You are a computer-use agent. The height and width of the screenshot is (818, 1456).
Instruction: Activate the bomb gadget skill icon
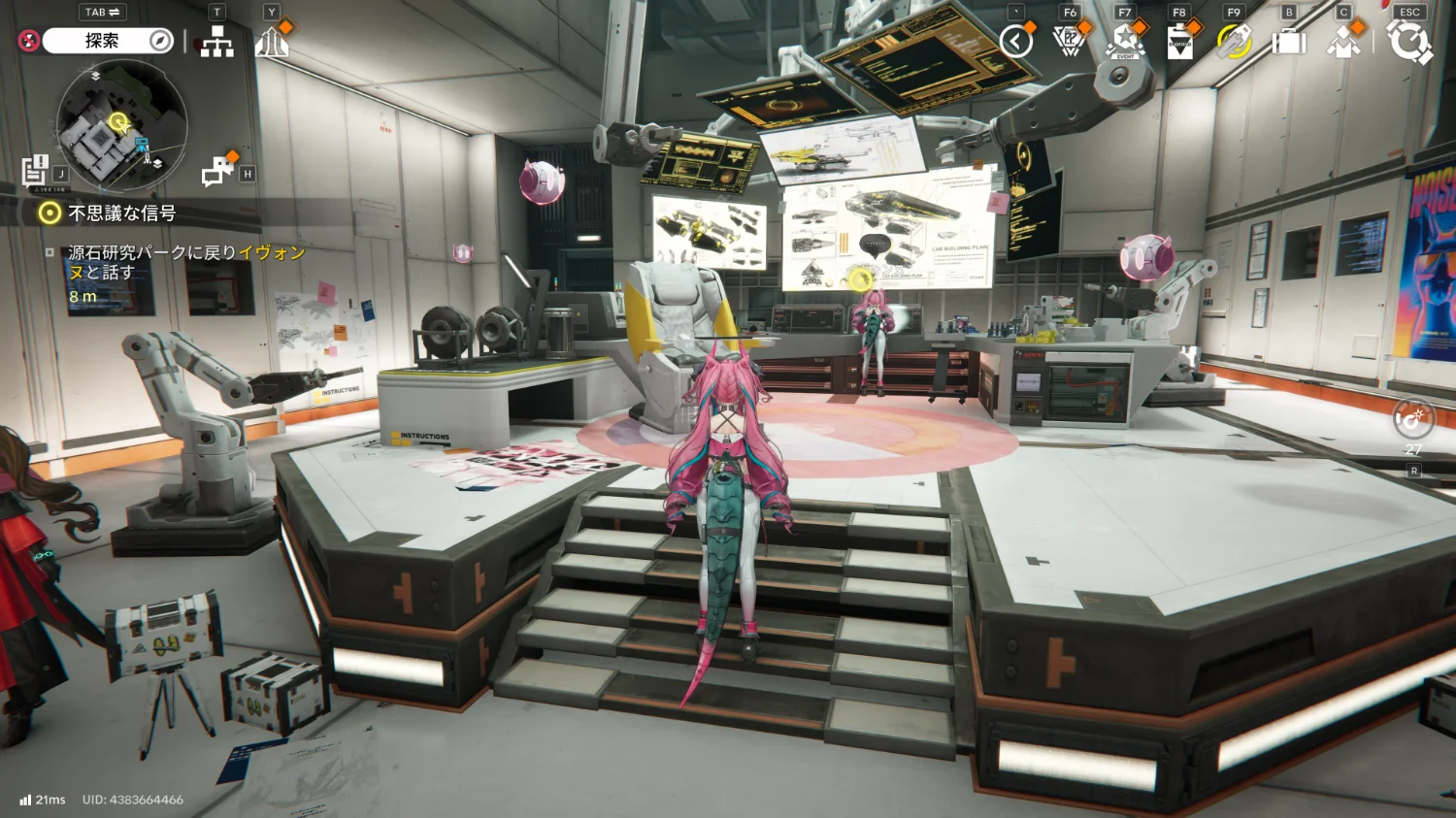1412,419
